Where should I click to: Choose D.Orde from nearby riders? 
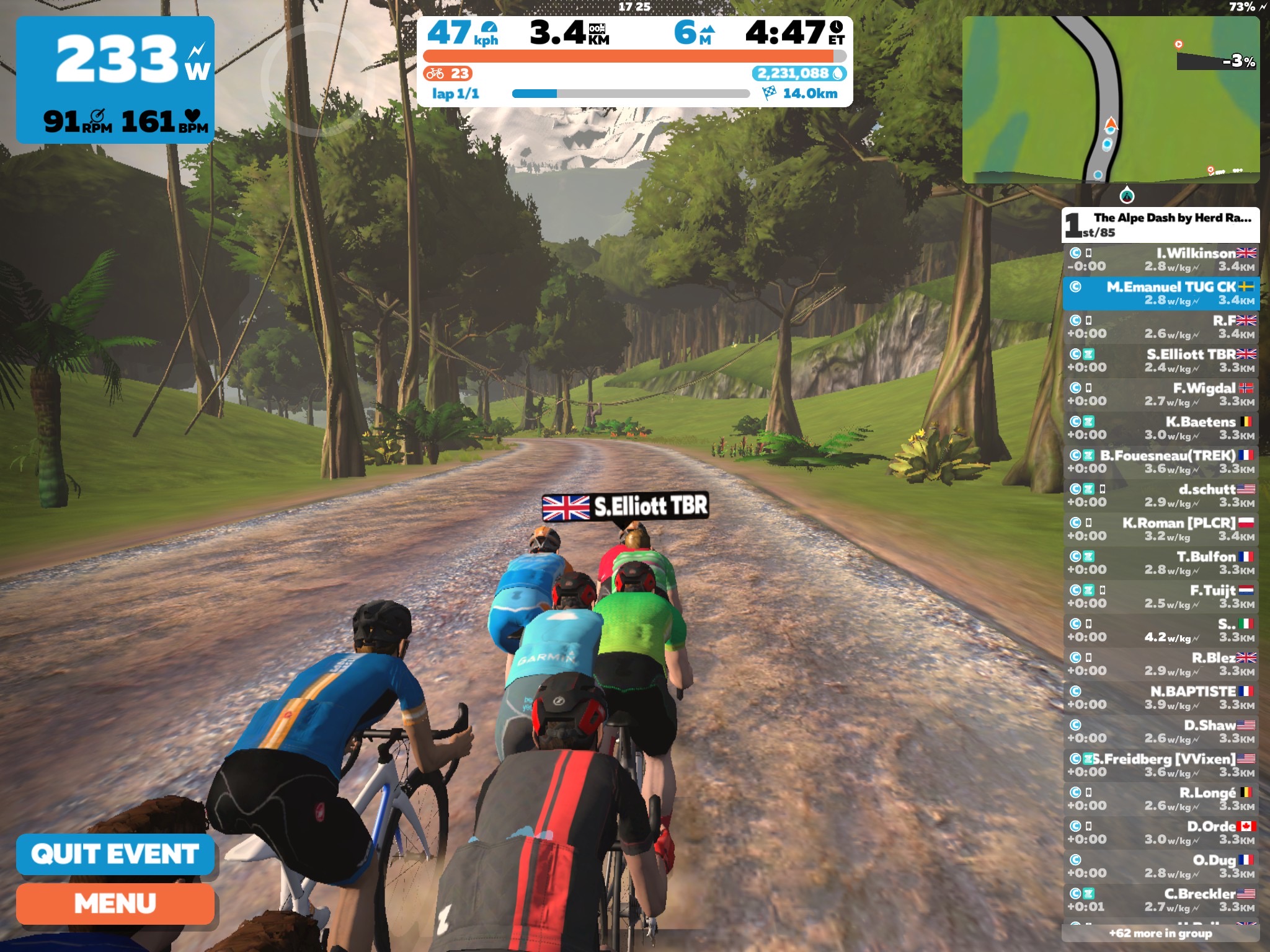click(x=1160, y=832)
